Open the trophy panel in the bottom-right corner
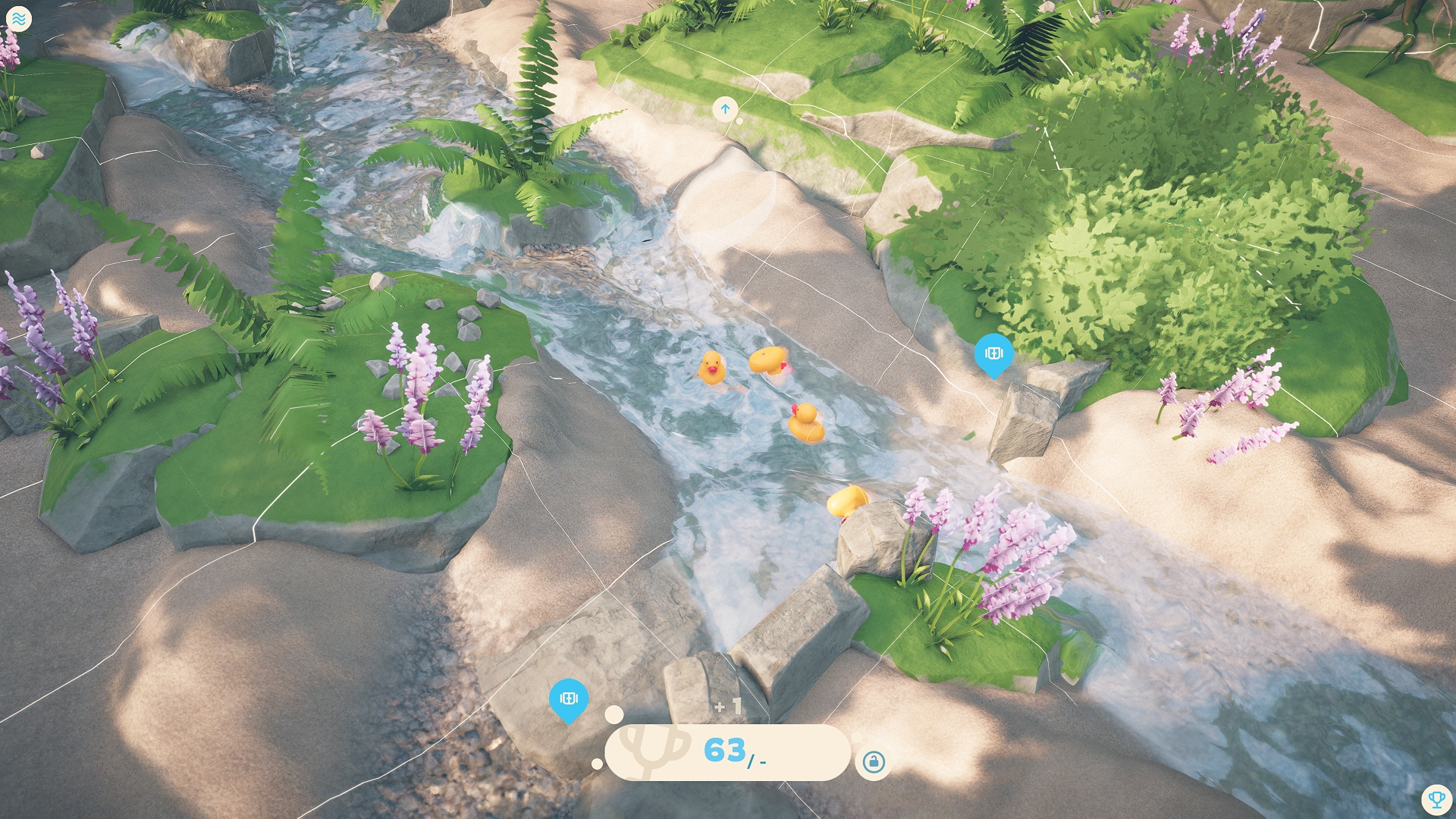This screenshot has width=1456, height=819. tap(1438, 800)
